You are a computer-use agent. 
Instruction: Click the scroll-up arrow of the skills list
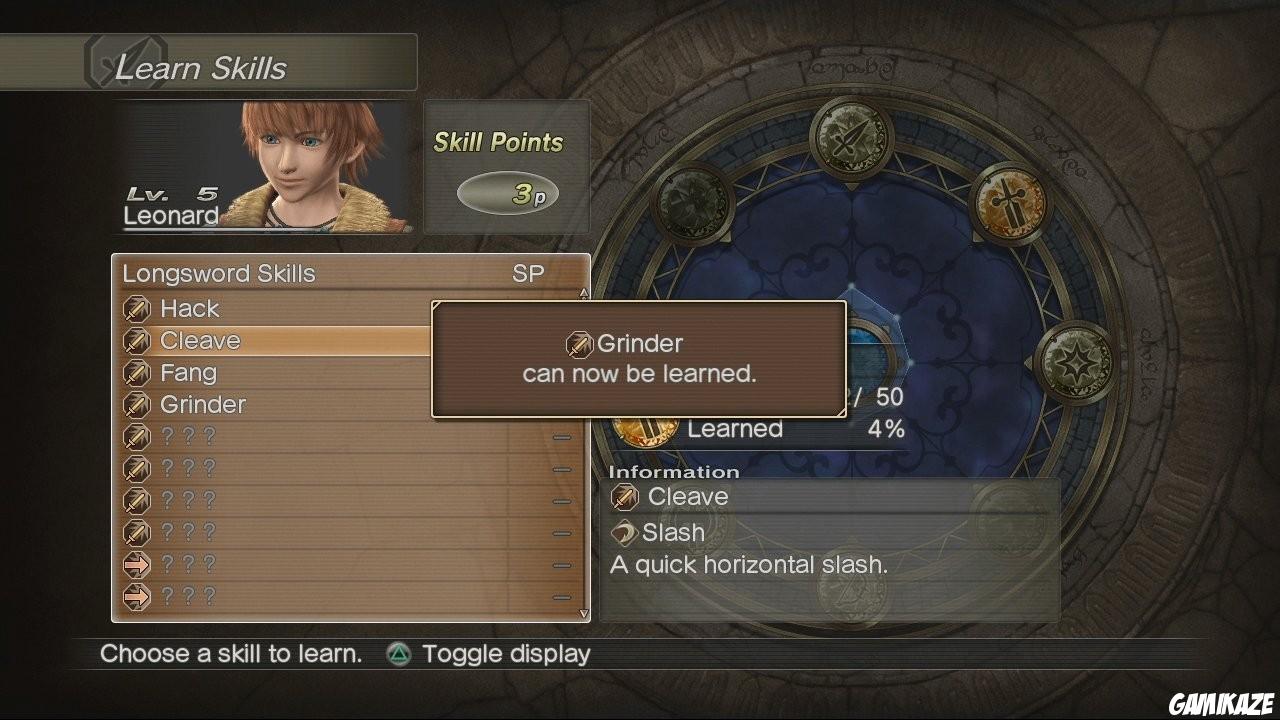pyautogui.click(x=584, y=294)
